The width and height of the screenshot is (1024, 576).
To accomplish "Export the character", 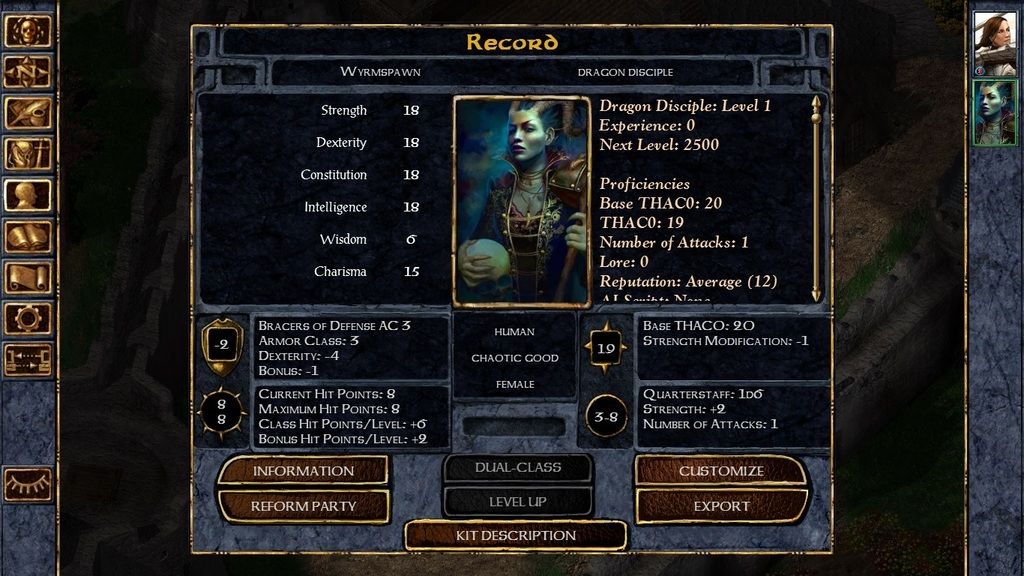I will [x=721, y=506].
